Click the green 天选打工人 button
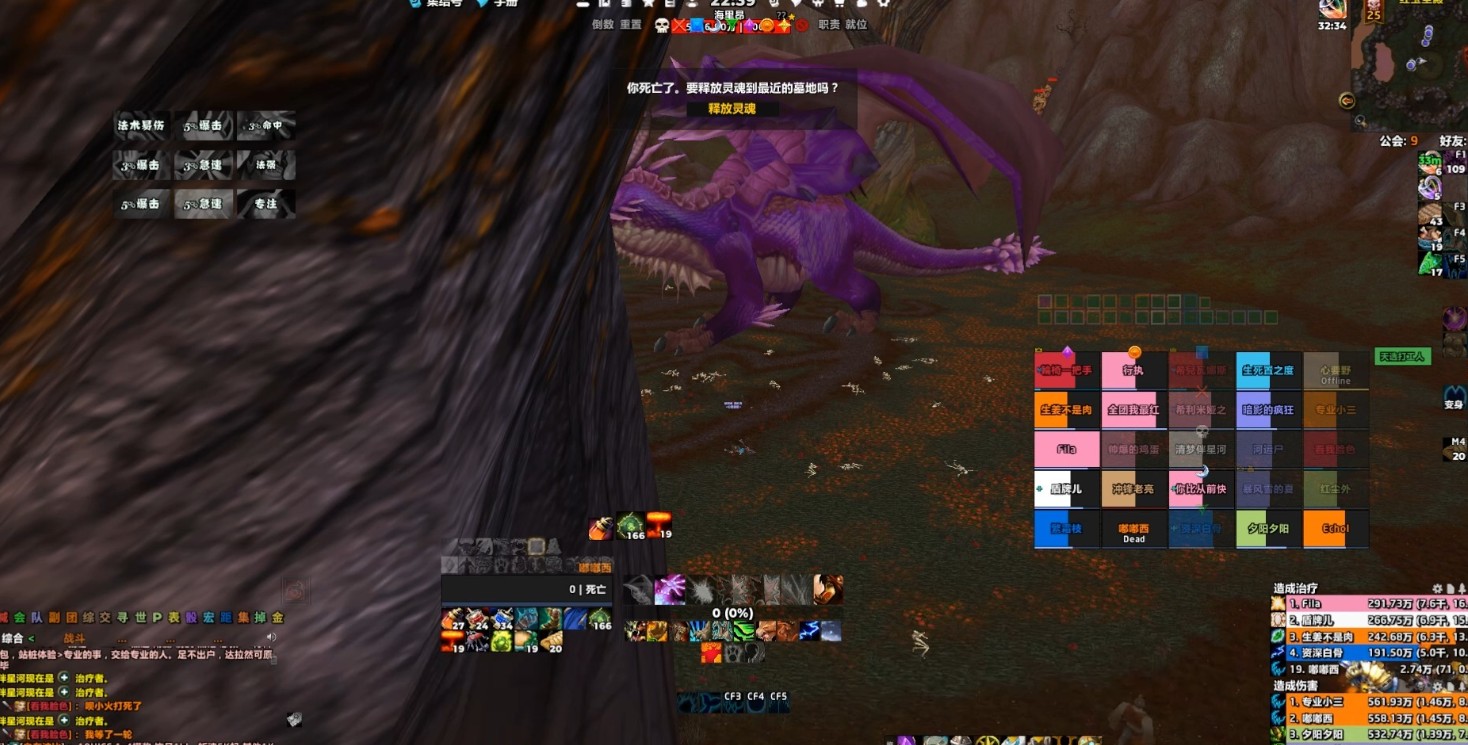The width and height of the screenshot is (1468, 745). [x=1402, y=356]
